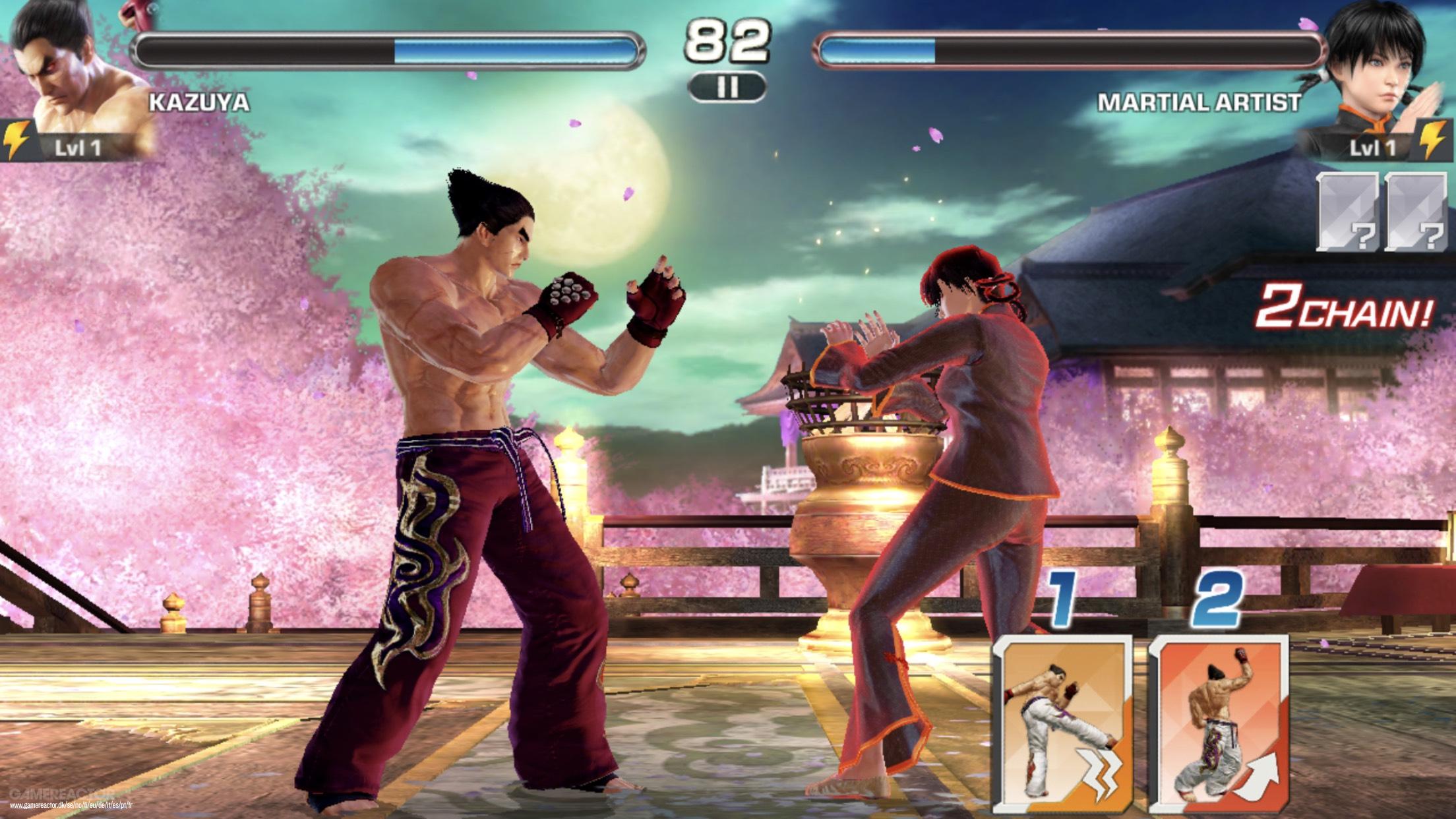Viewport: 1456px width, 819px height.
Task: Pause the match with the II button
Action: point(727,86)
